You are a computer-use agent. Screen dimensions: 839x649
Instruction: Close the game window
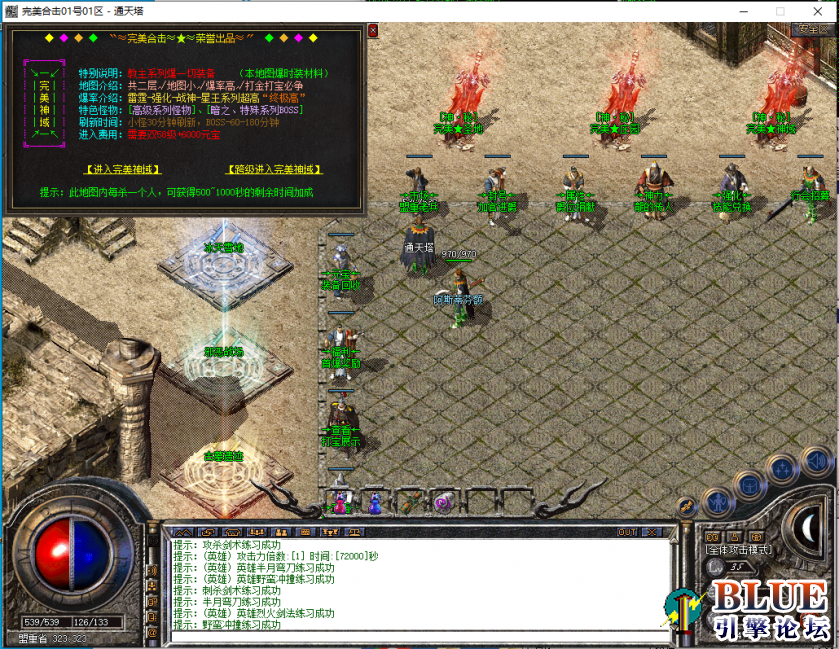pyautogui.click(x=817, y=10)
